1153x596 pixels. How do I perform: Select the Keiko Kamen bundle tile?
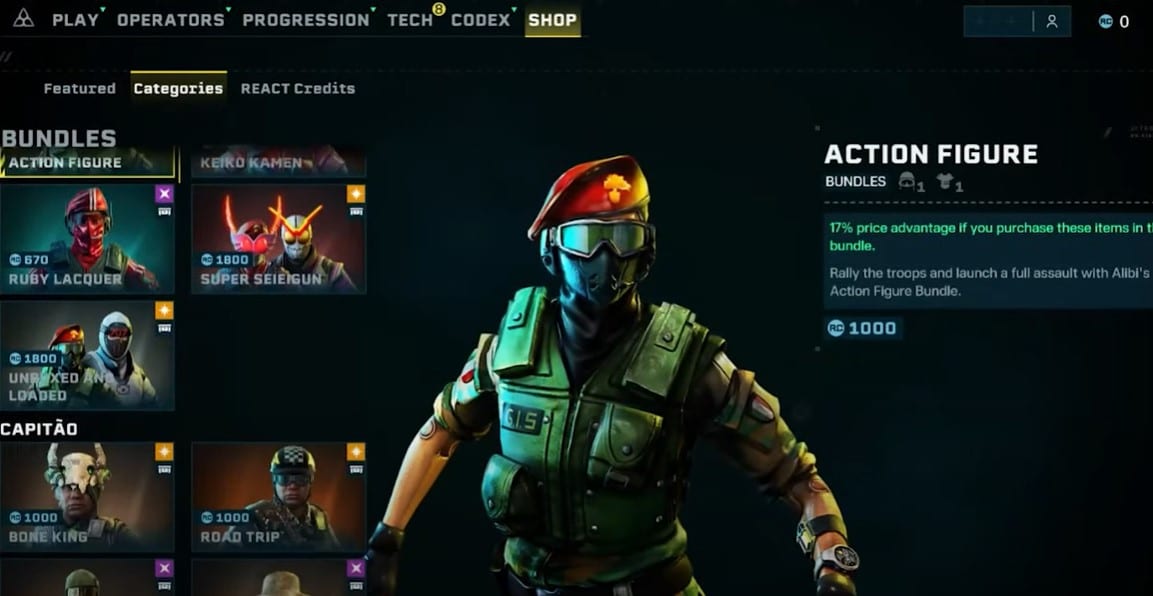click(278, 162)
